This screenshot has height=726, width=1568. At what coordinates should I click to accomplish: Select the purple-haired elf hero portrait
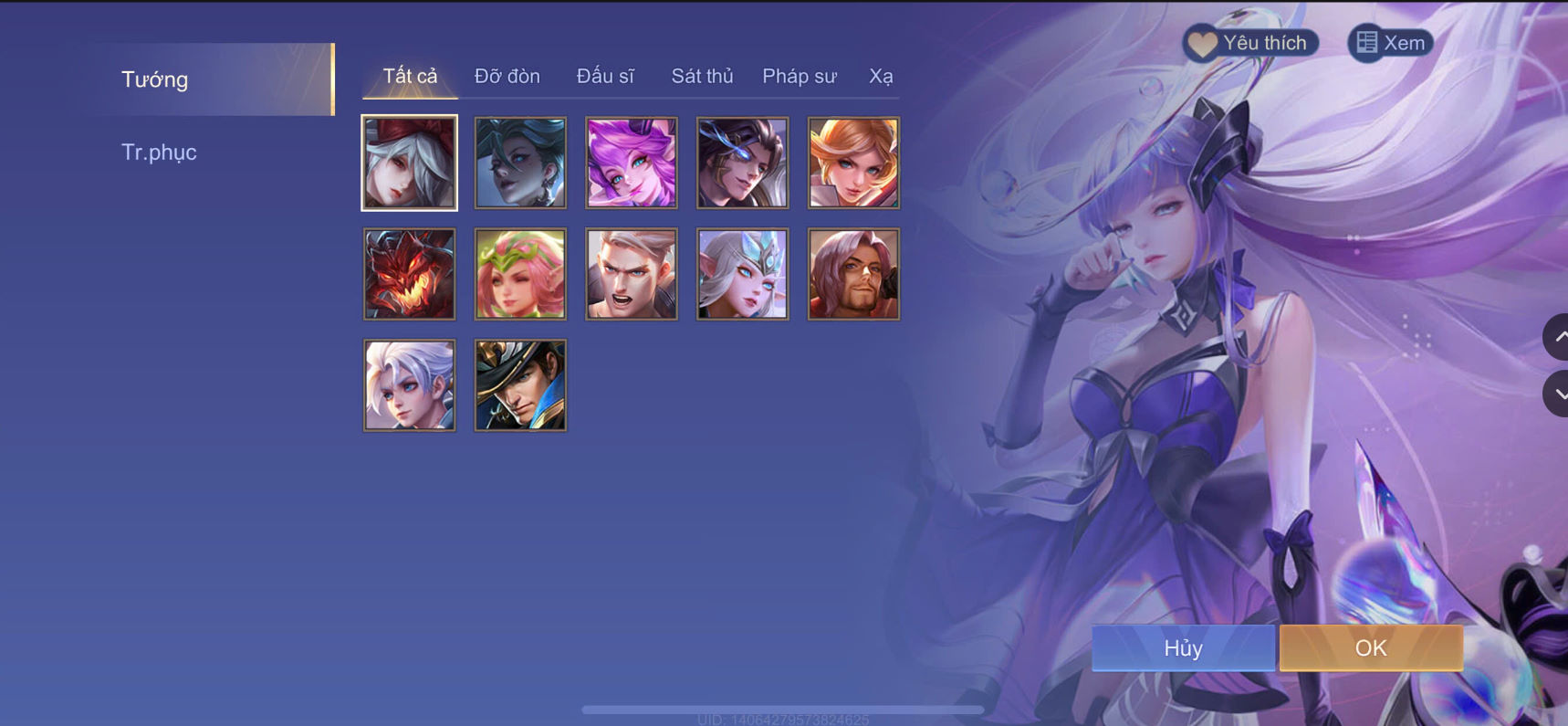click(x=631, y=162)
